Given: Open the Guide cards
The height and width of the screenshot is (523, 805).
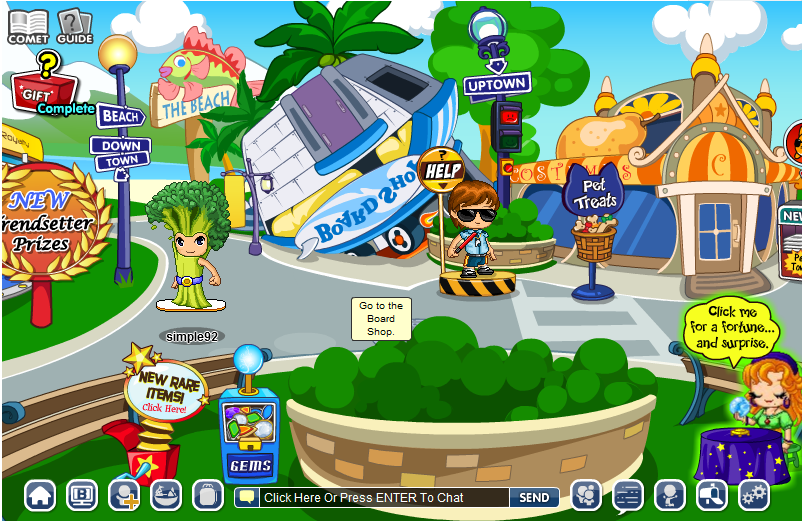Looking at the screenshot, I should (73, 25).
